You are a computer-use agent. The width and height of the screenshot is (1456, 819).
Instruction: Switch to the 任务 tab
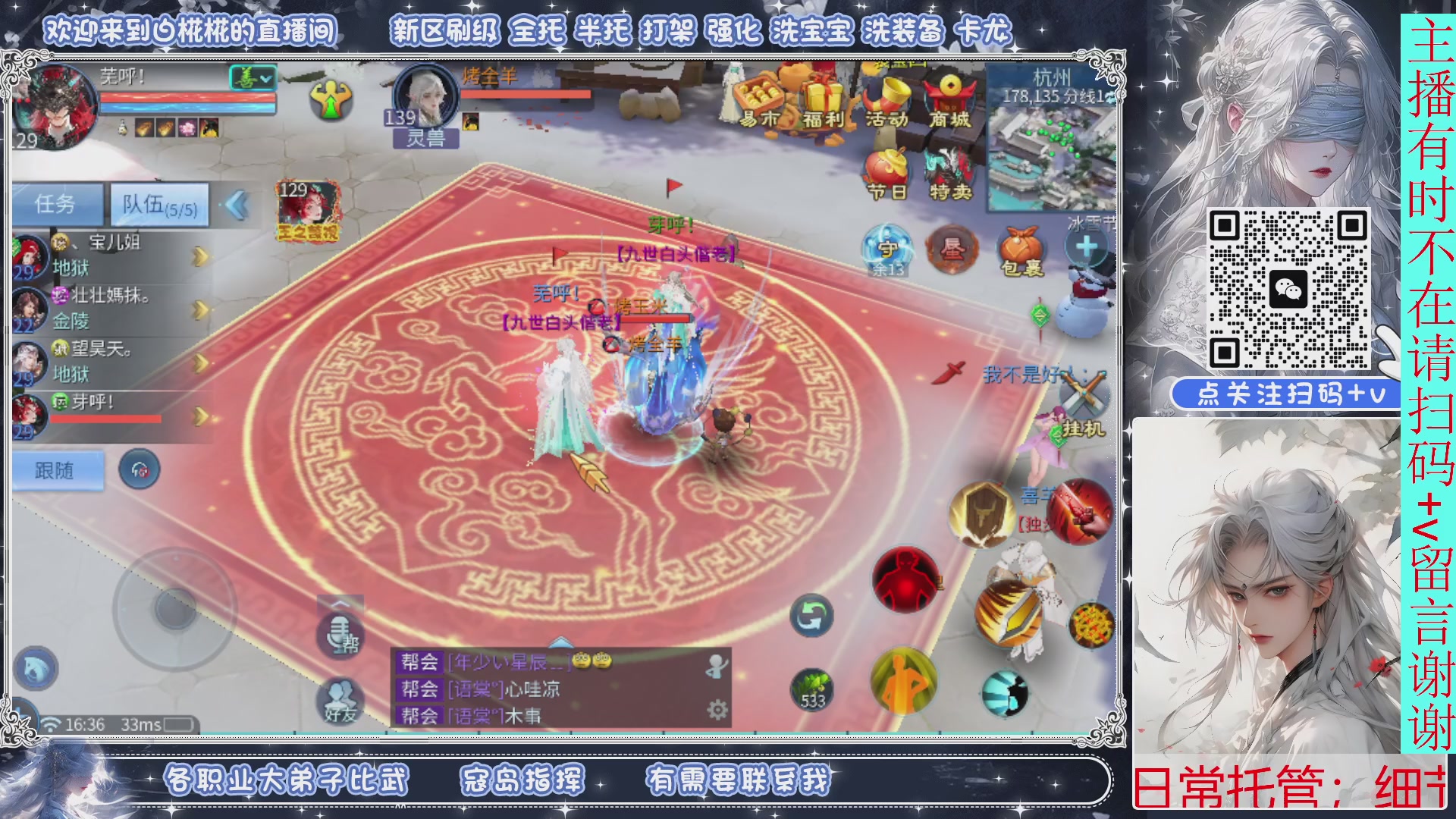pyautogui.click(x=57, y=205)
